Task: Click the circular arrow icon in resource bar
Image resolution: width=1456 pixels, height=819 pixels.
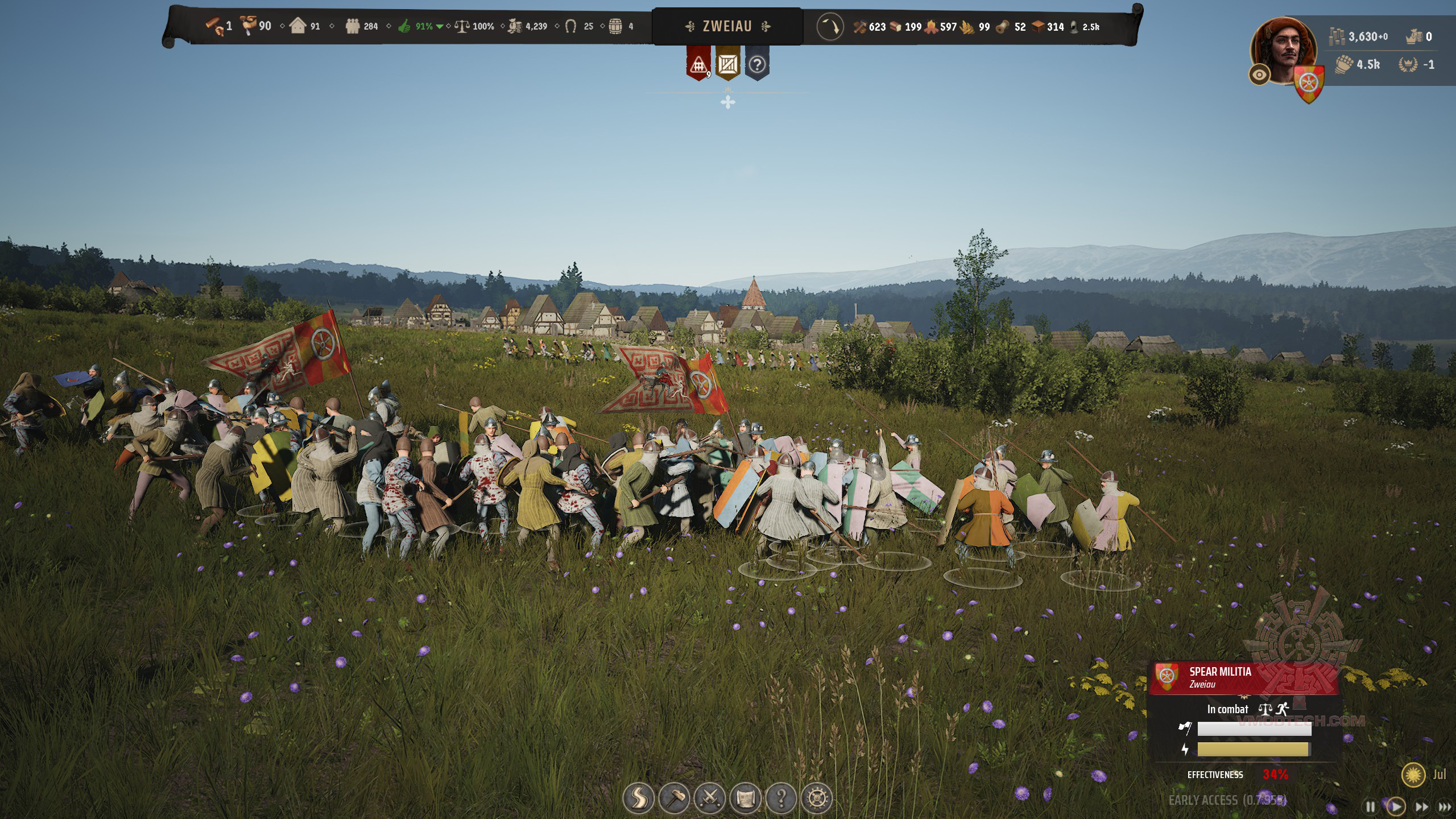Action: [x=830, y=27]
